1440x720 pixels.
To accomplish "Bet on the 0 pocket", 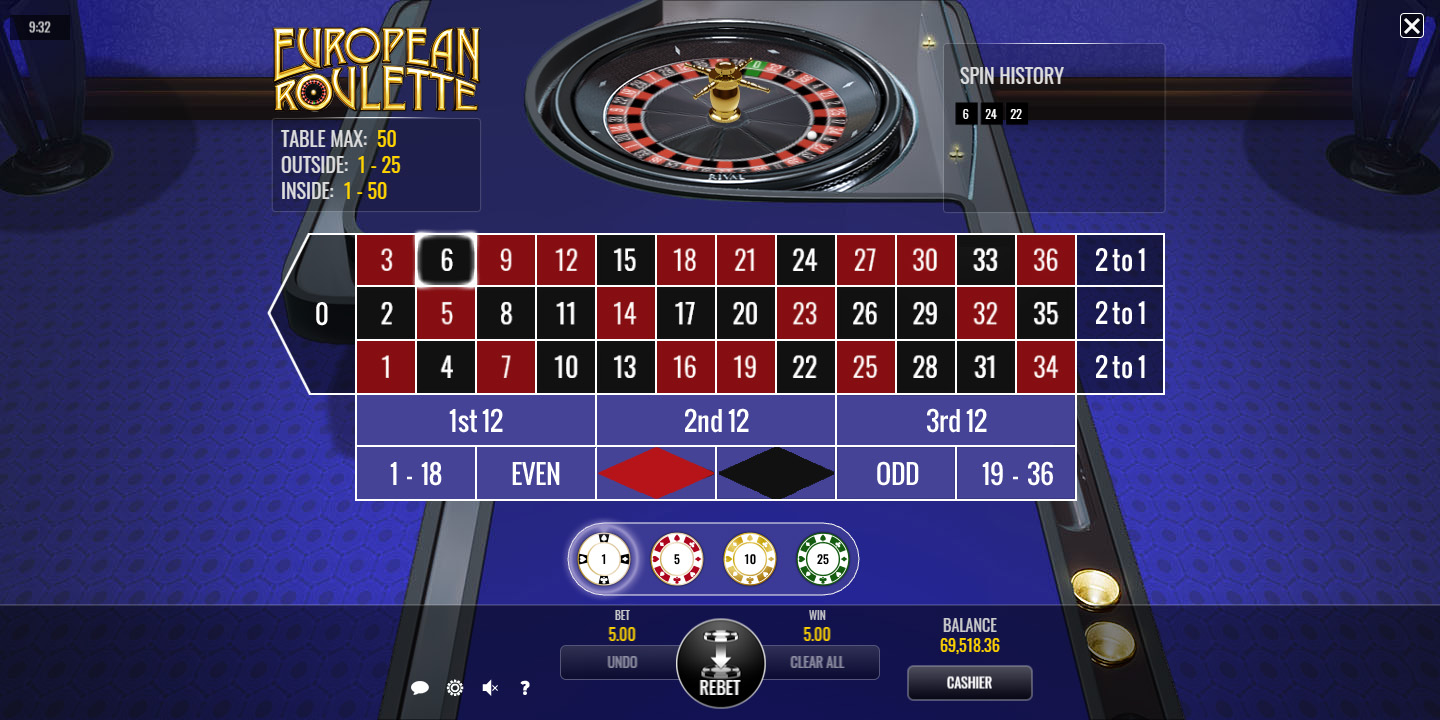I will [x=320, y=314].
